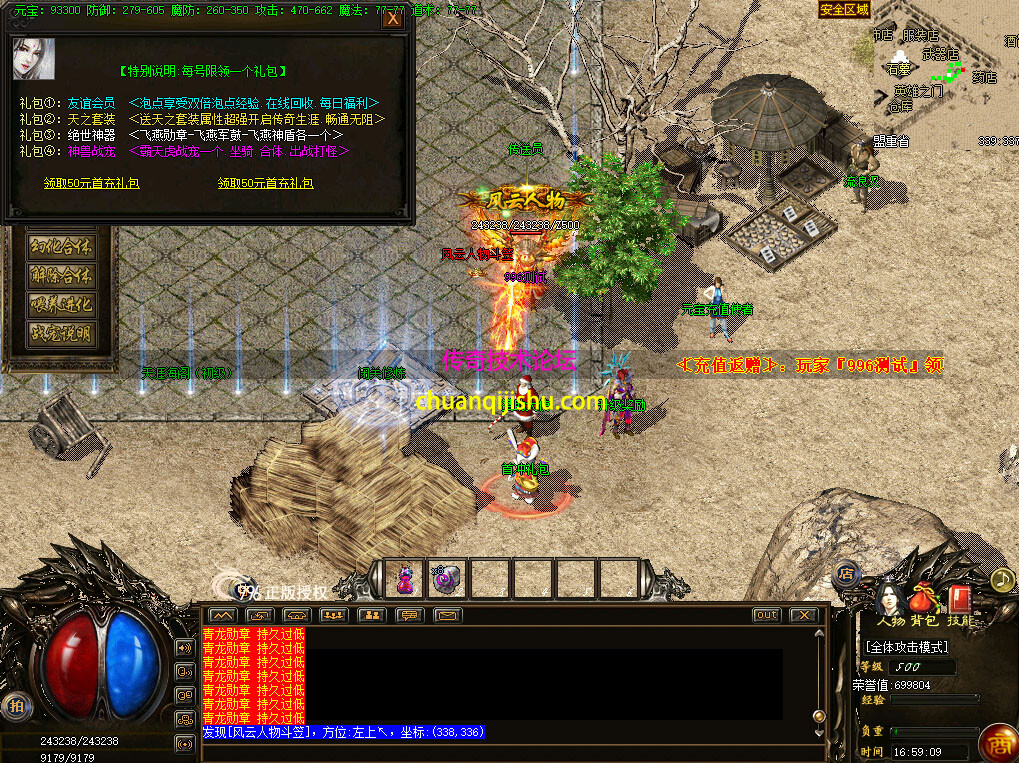Open the round 店 shop button
This screenshot has width=1019, height=763.
pos(846,574)
